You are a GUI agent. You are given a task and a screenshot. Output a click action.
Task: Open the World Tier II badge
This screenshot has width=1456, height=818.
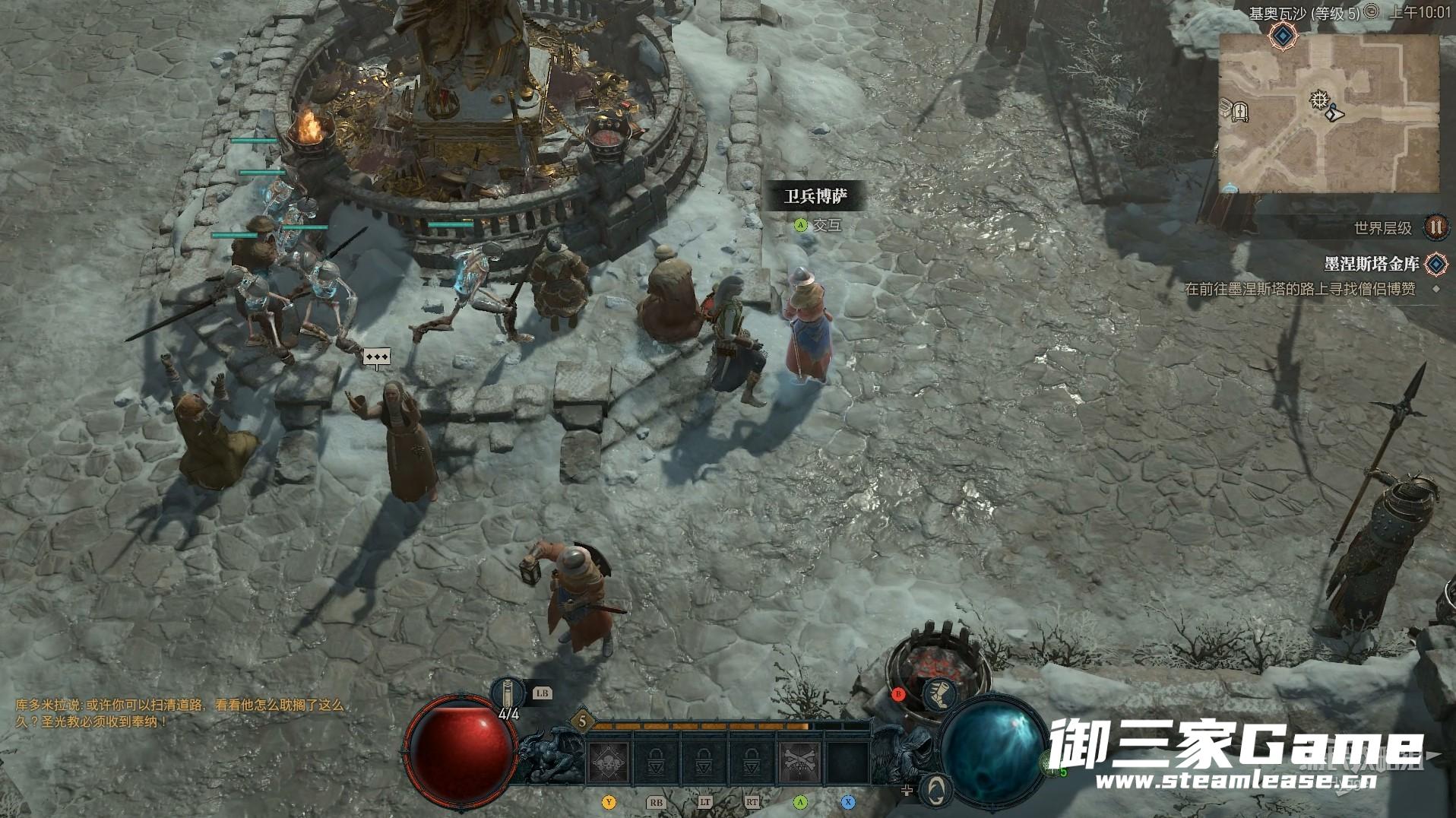1435,227
